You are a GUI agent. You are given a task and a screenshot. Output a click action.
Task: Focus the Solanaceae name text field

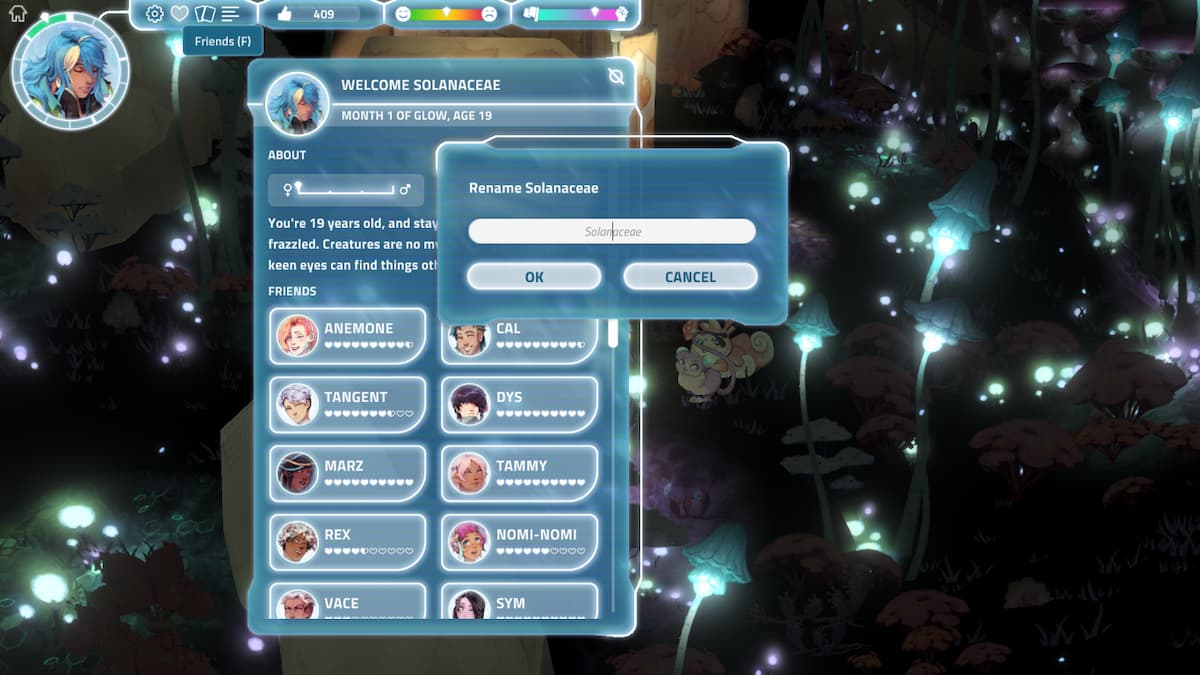coord(612,232)
